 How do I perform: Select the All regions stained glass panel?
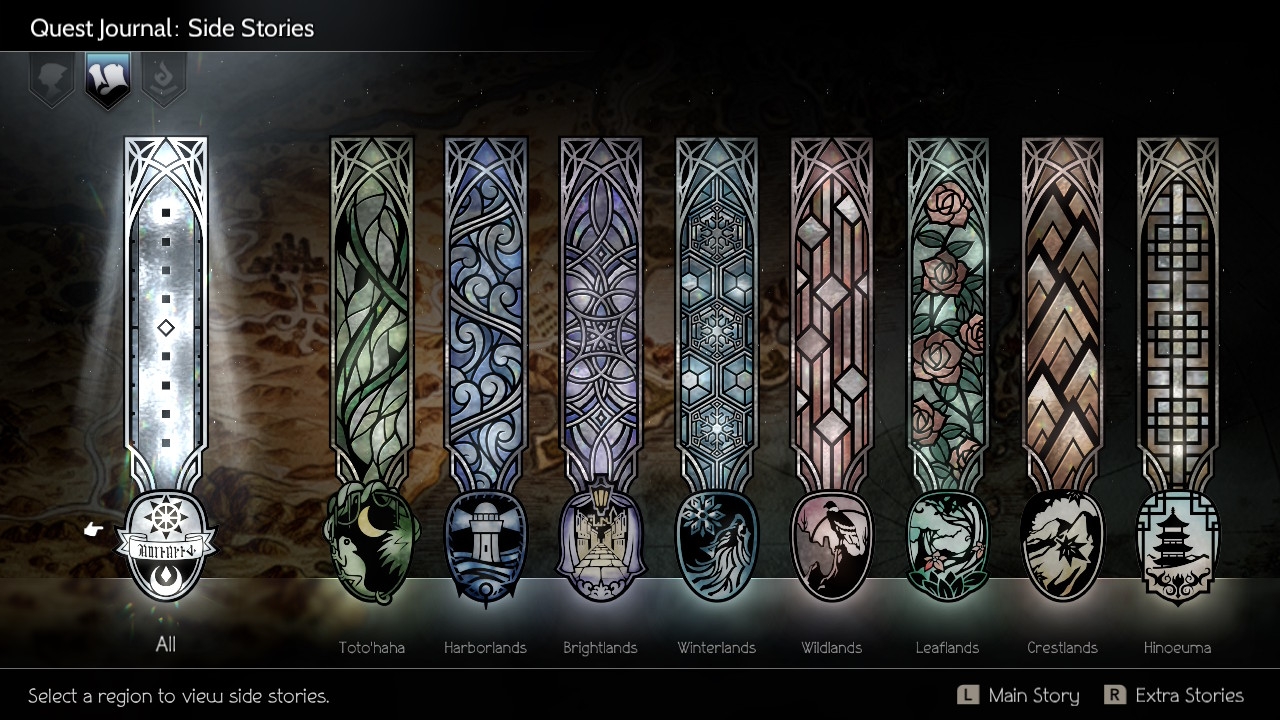coord(166,330)
